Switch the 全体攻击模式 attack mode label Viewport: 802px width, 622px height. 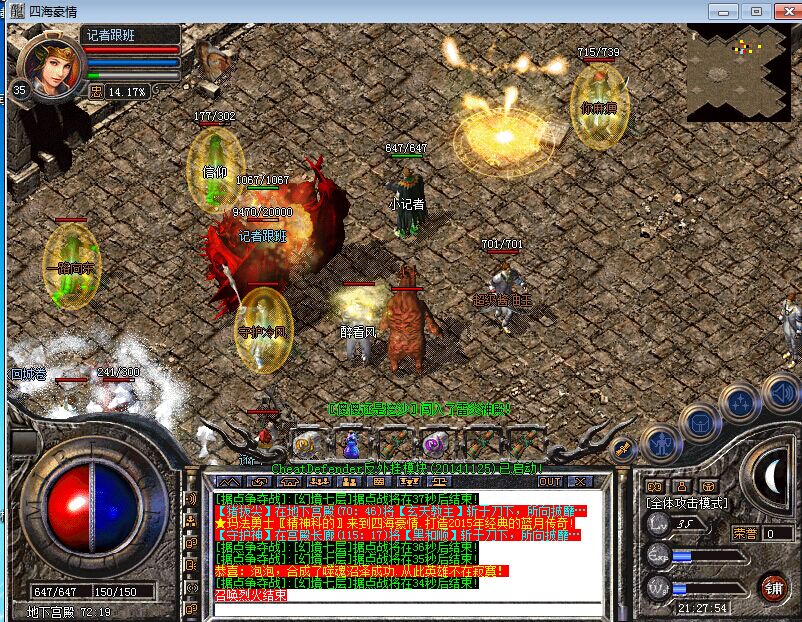(x=687, y=503)
